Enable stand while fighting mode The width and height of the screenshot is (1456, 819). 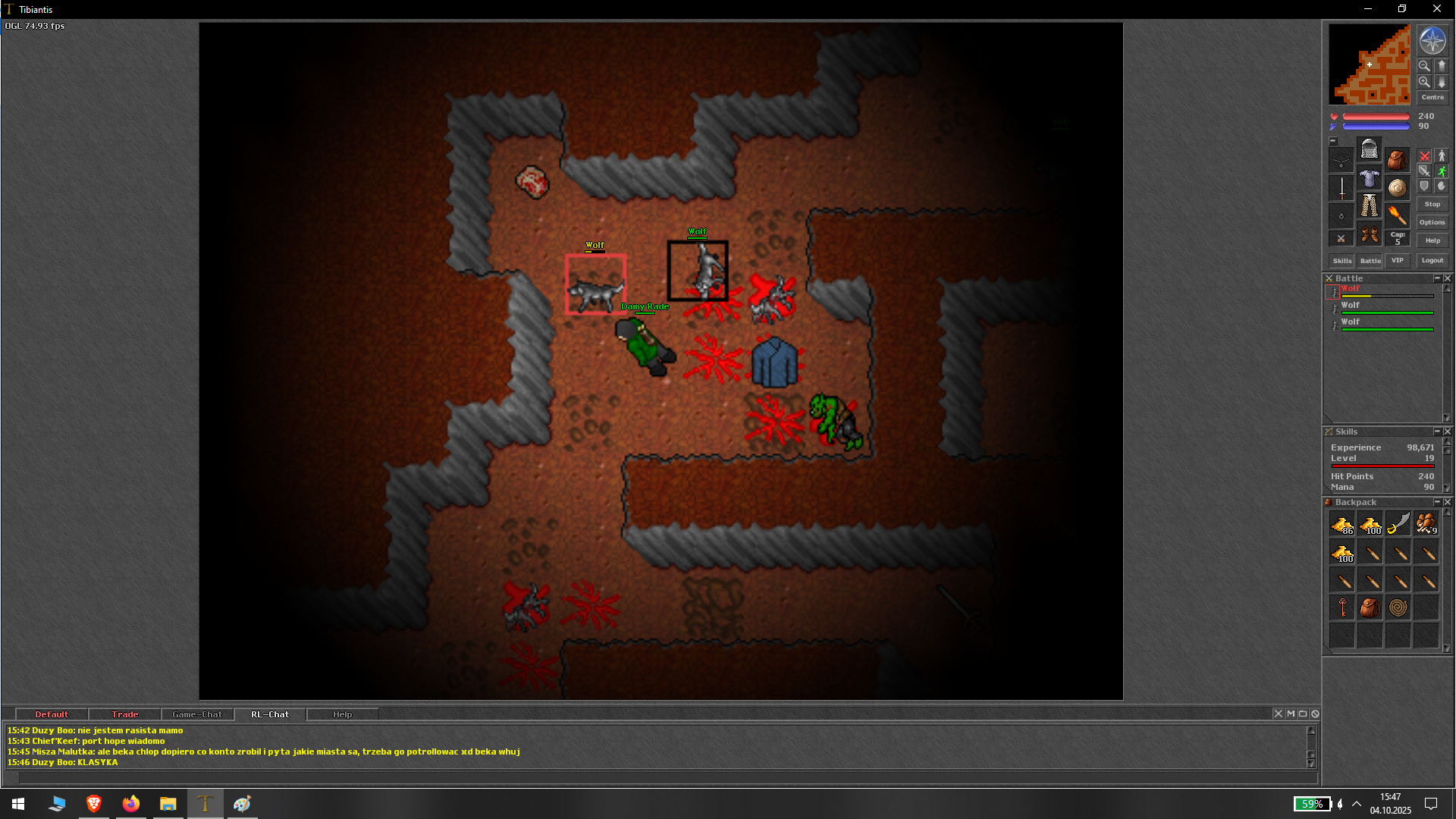1441,155
